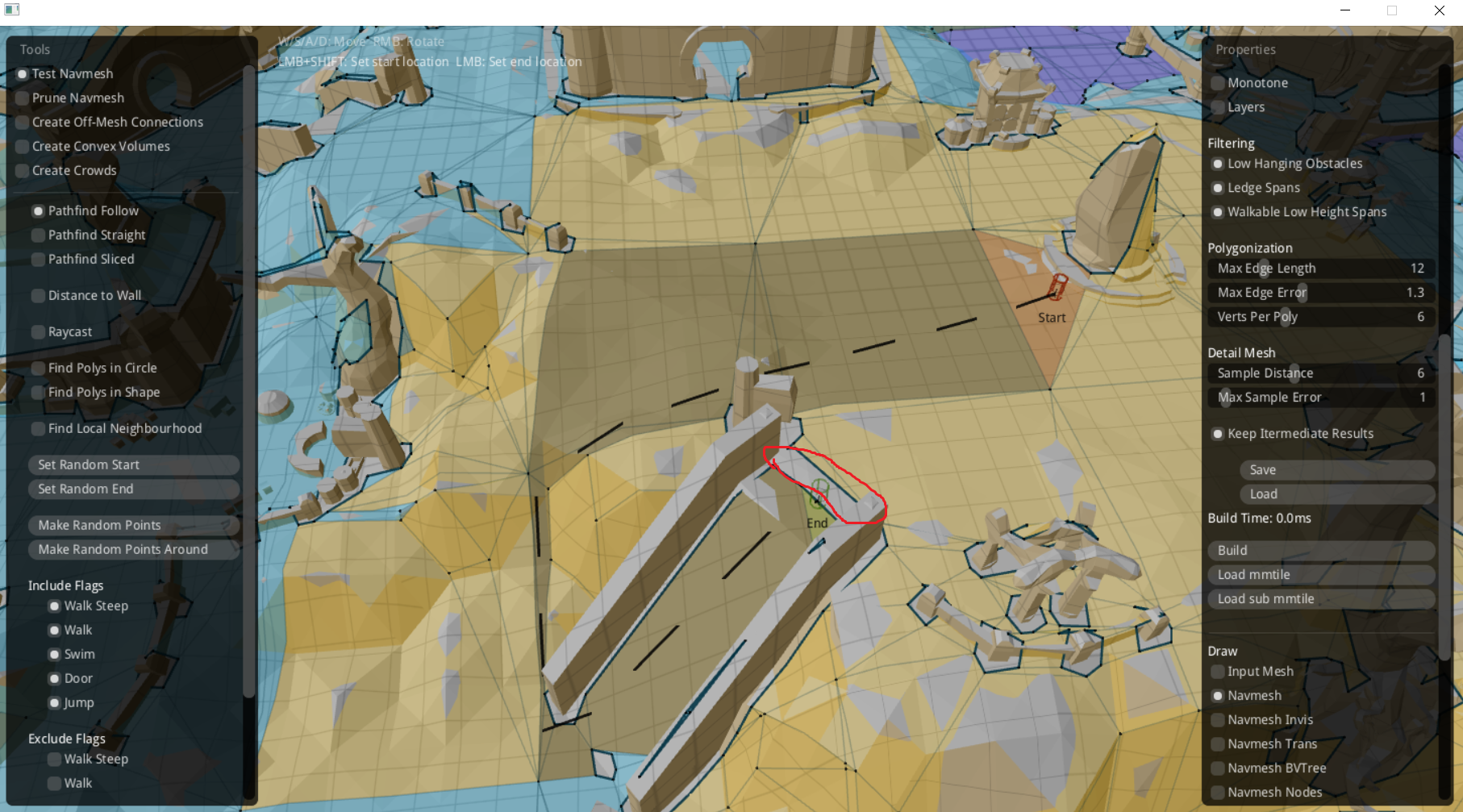The image size is (1463, 812).
Task: Toggle Low Hanging Obstacles filtering
Action: pyautogui.click(x=1218, y=163)
